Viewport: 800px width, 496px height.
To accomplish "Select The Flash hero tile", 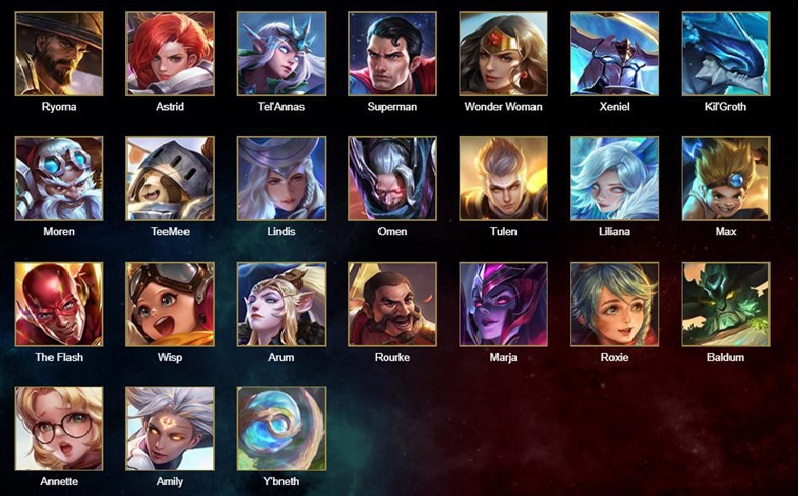I will [x=59, y=305].
